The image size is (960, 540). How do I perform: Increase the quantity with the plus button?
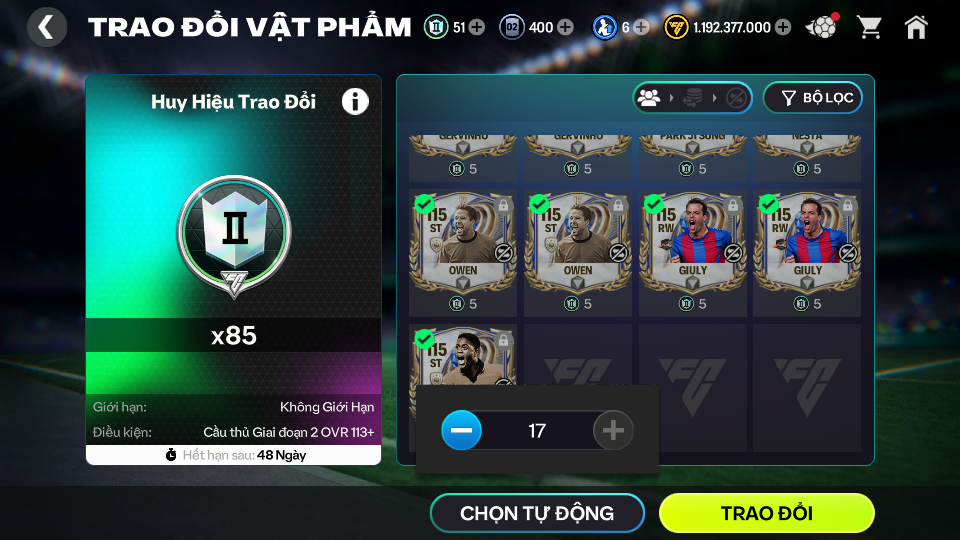click(x=613, y=431)
